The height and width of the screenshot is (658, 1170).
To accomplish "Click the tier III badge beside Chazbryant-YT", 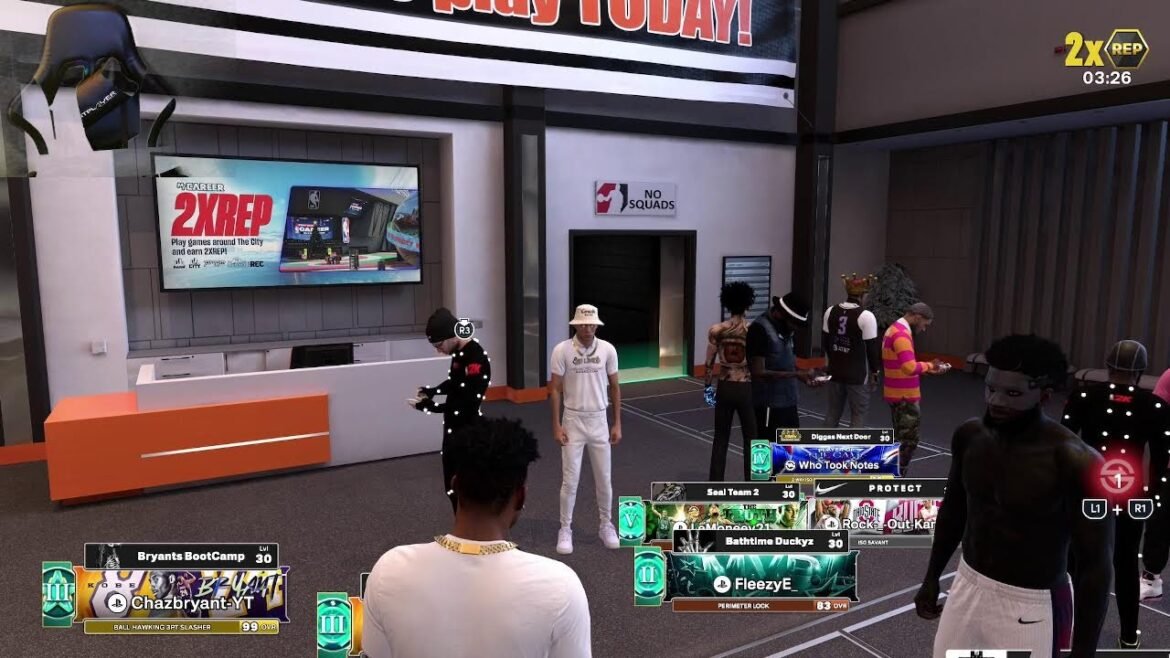I will (x=58, y=593).
